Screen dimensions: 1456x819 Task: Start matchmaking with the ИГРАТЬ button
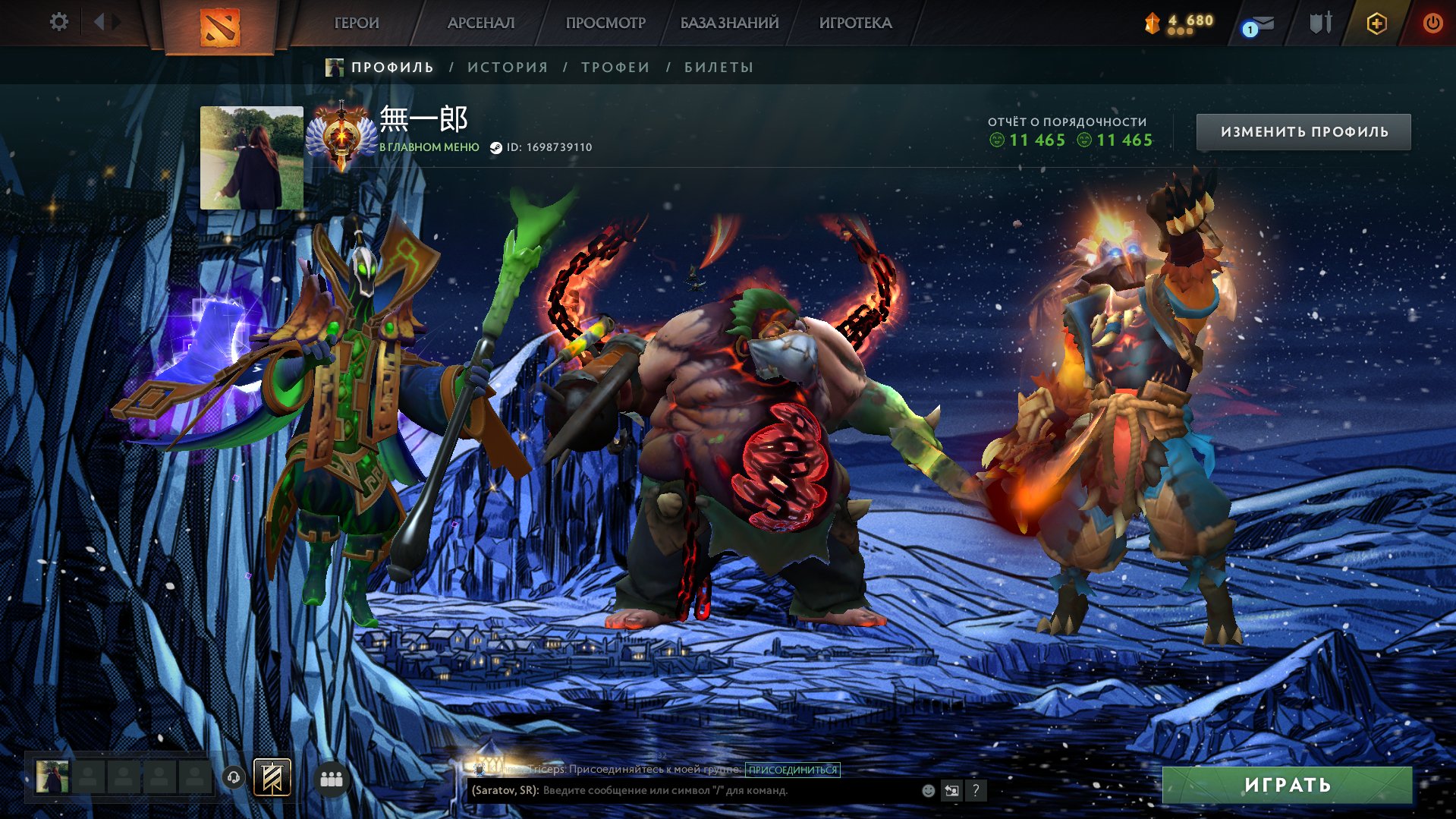[1287, 785]
